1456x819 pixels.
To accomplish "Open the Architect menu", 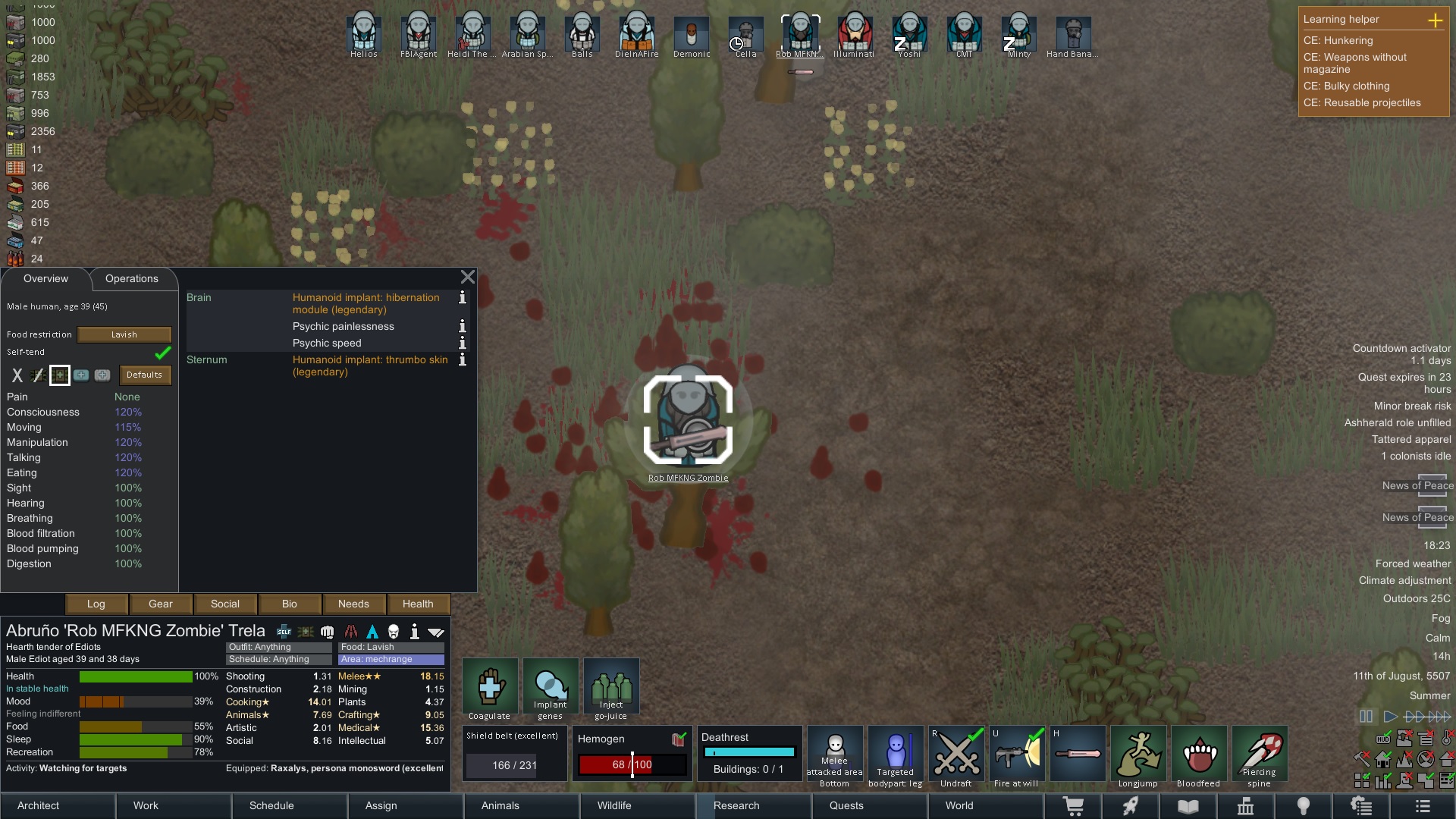I will coord(39,806).
